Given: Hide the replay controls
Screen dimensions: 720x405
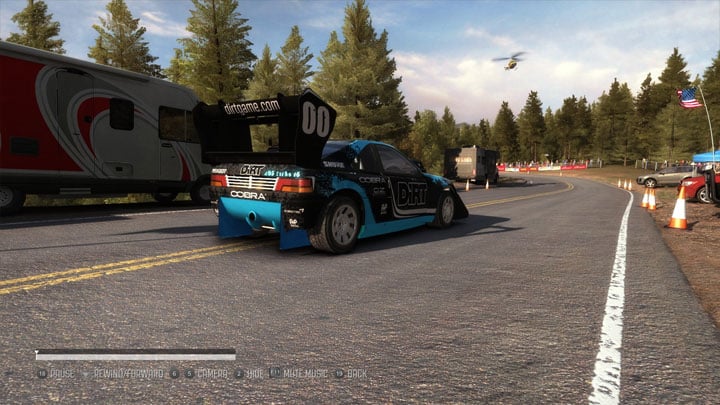Looking at the screenshot, I should [254, 373].
